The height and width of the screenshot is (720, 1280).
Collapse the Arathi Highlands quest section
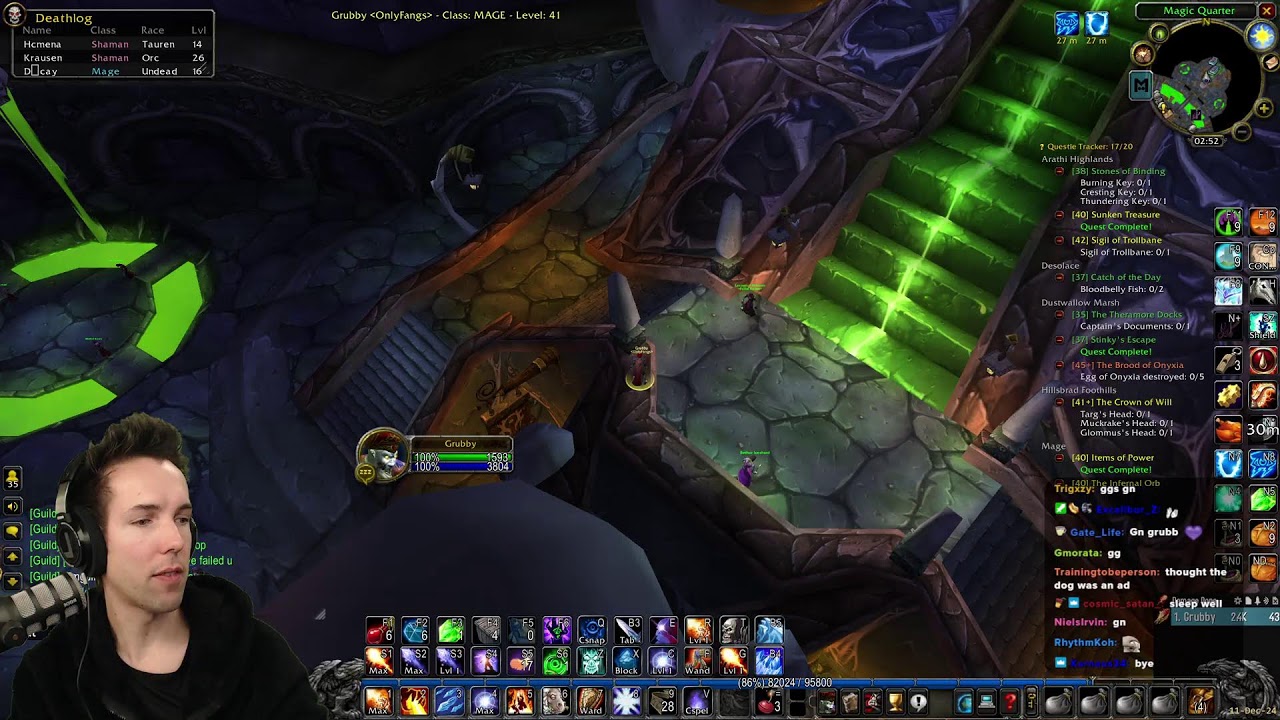(x=1078, y=158)
